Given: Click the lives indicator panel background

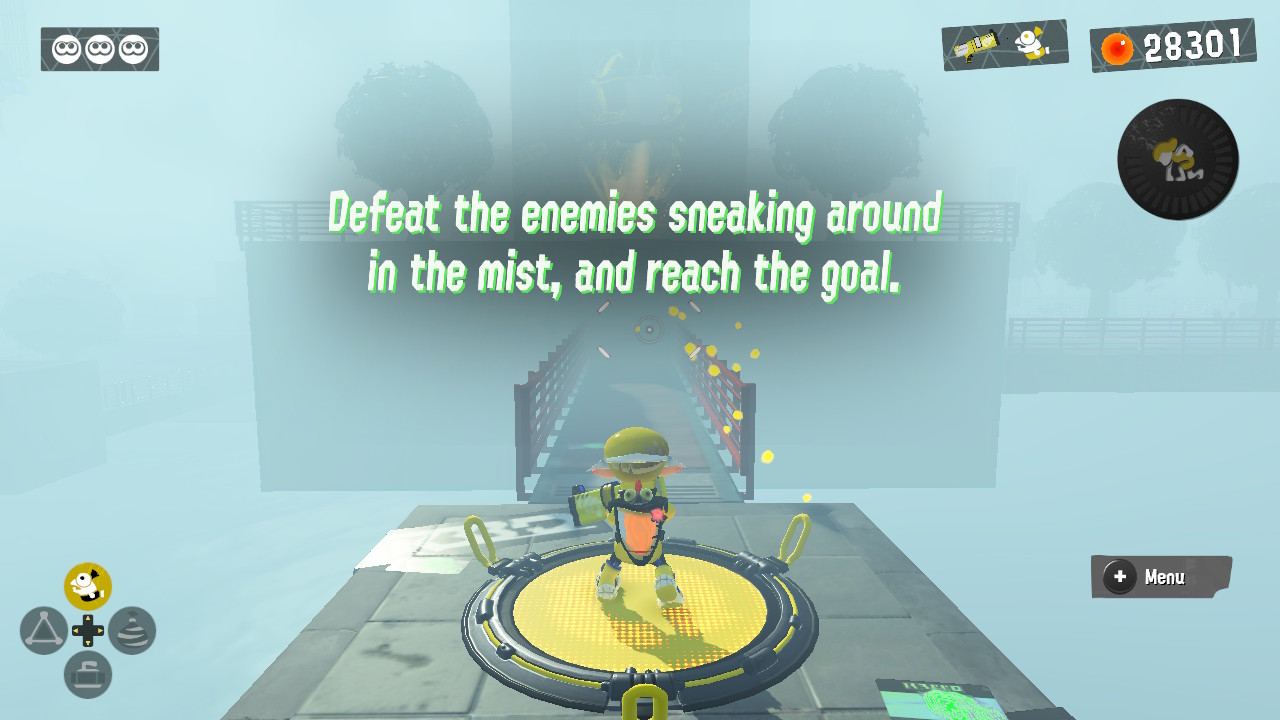Looking at the screenshot, I should click(99, 50).
